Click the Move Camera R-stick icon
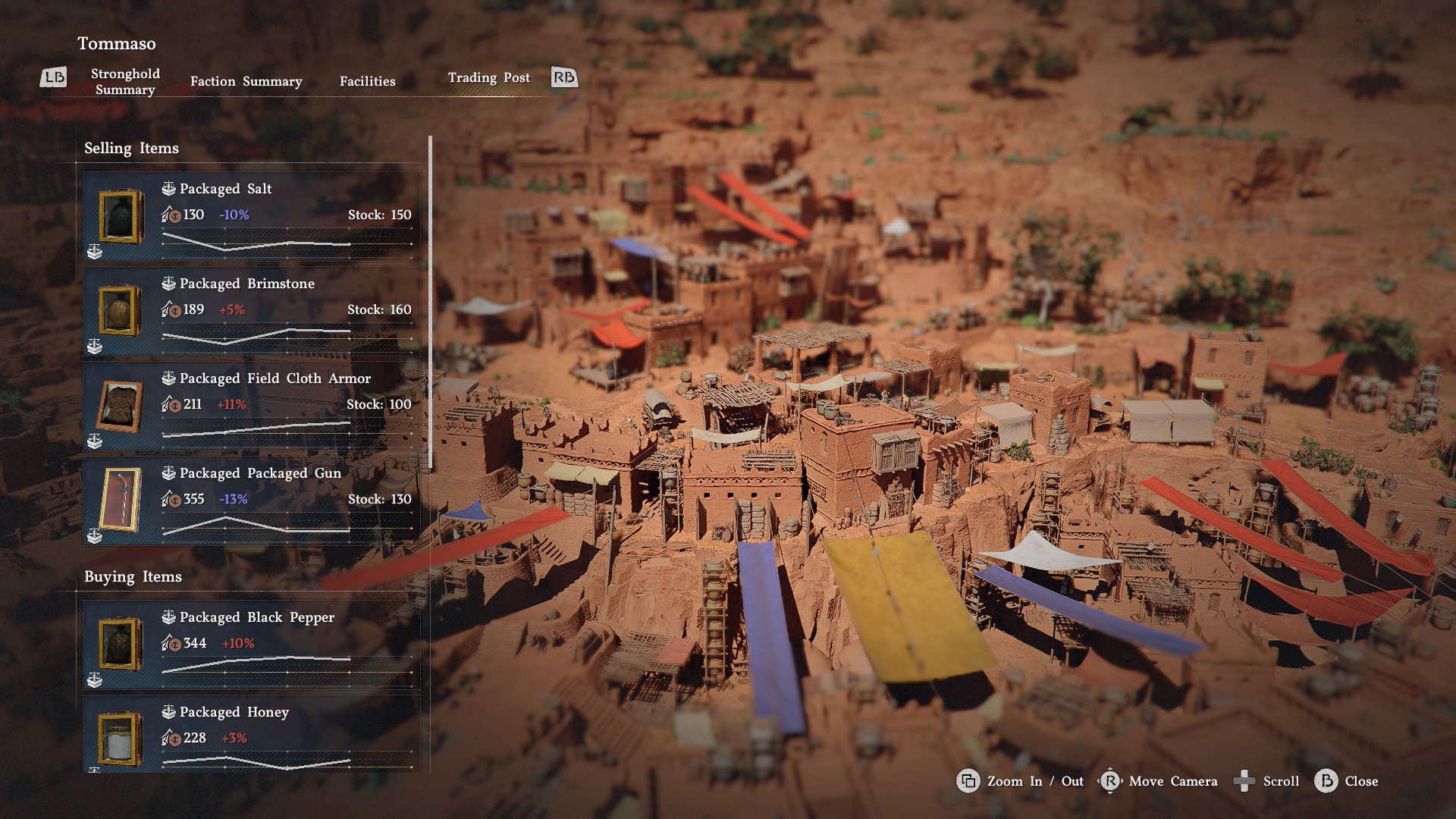This screenshot has height=819, width=1456. (1110, 781)
